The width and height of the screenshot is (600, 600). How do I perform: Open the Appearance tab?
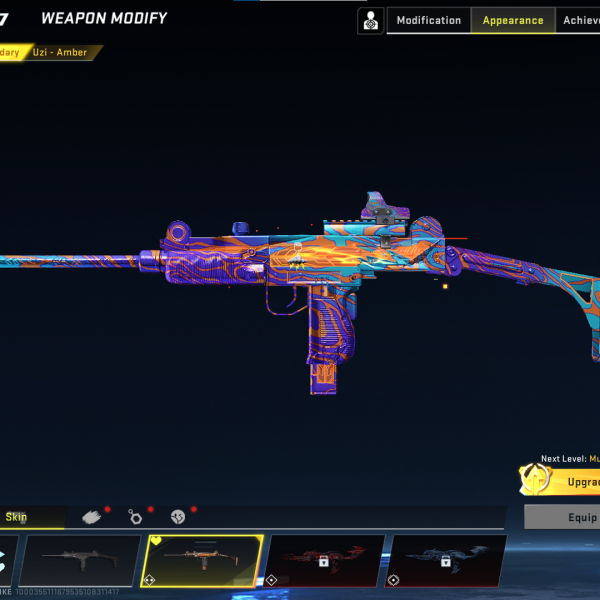coord(513,20)
